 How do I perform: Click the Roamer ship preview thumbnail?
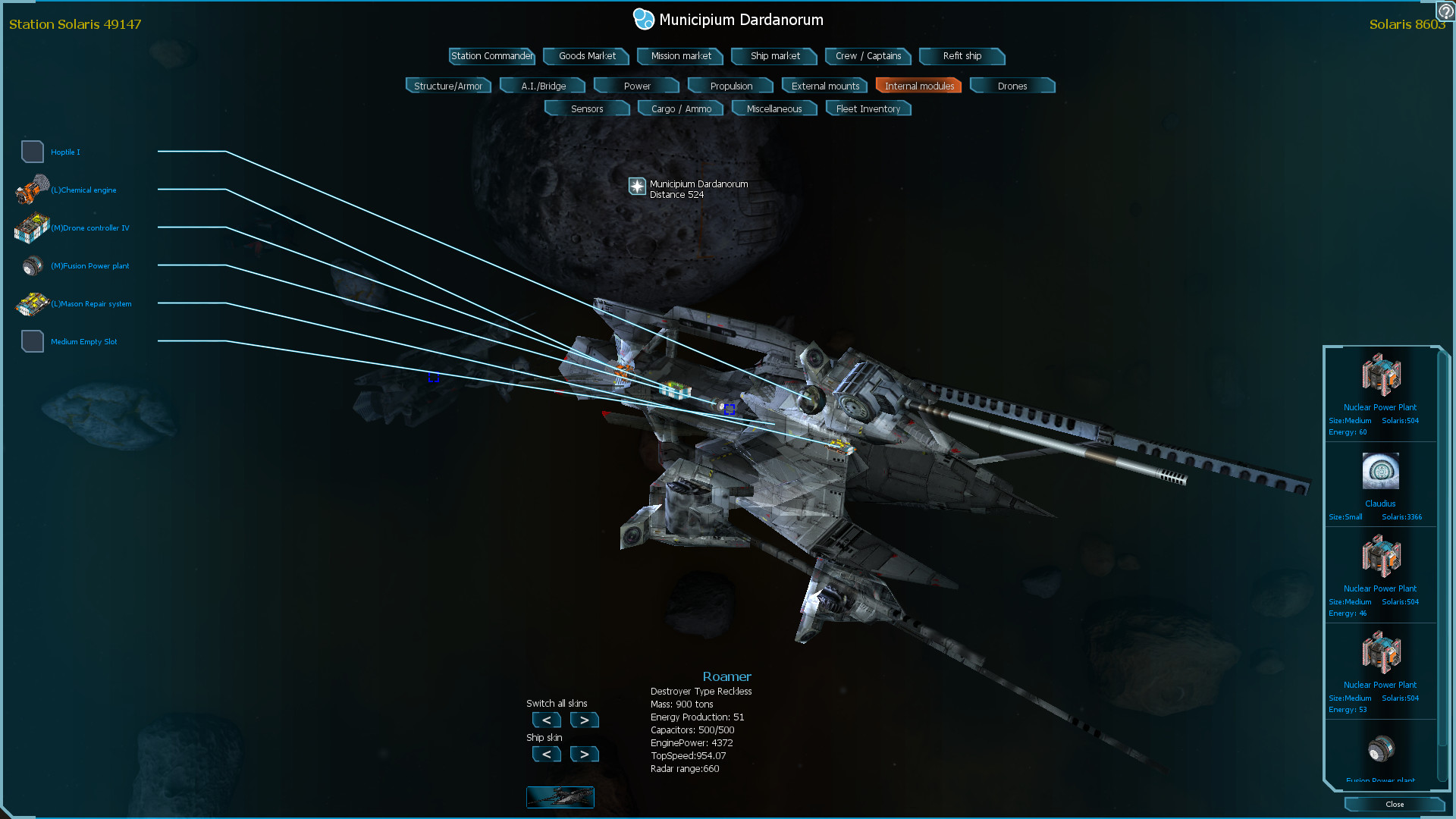tap(560, 797)
